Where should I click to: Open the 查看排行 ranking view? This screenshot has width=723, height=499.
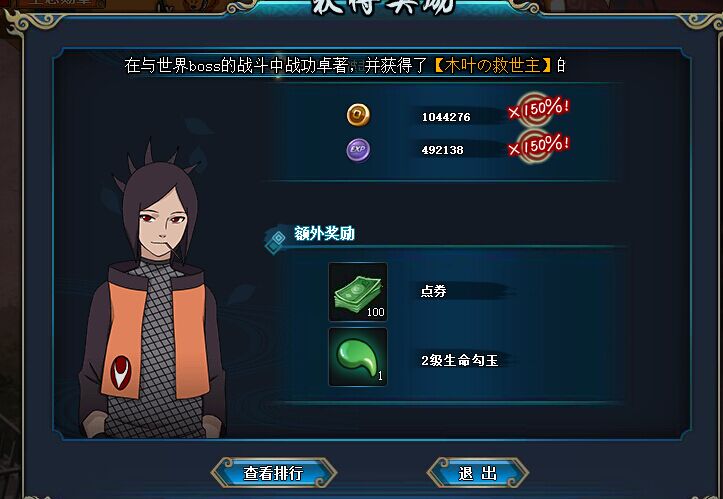273,472
